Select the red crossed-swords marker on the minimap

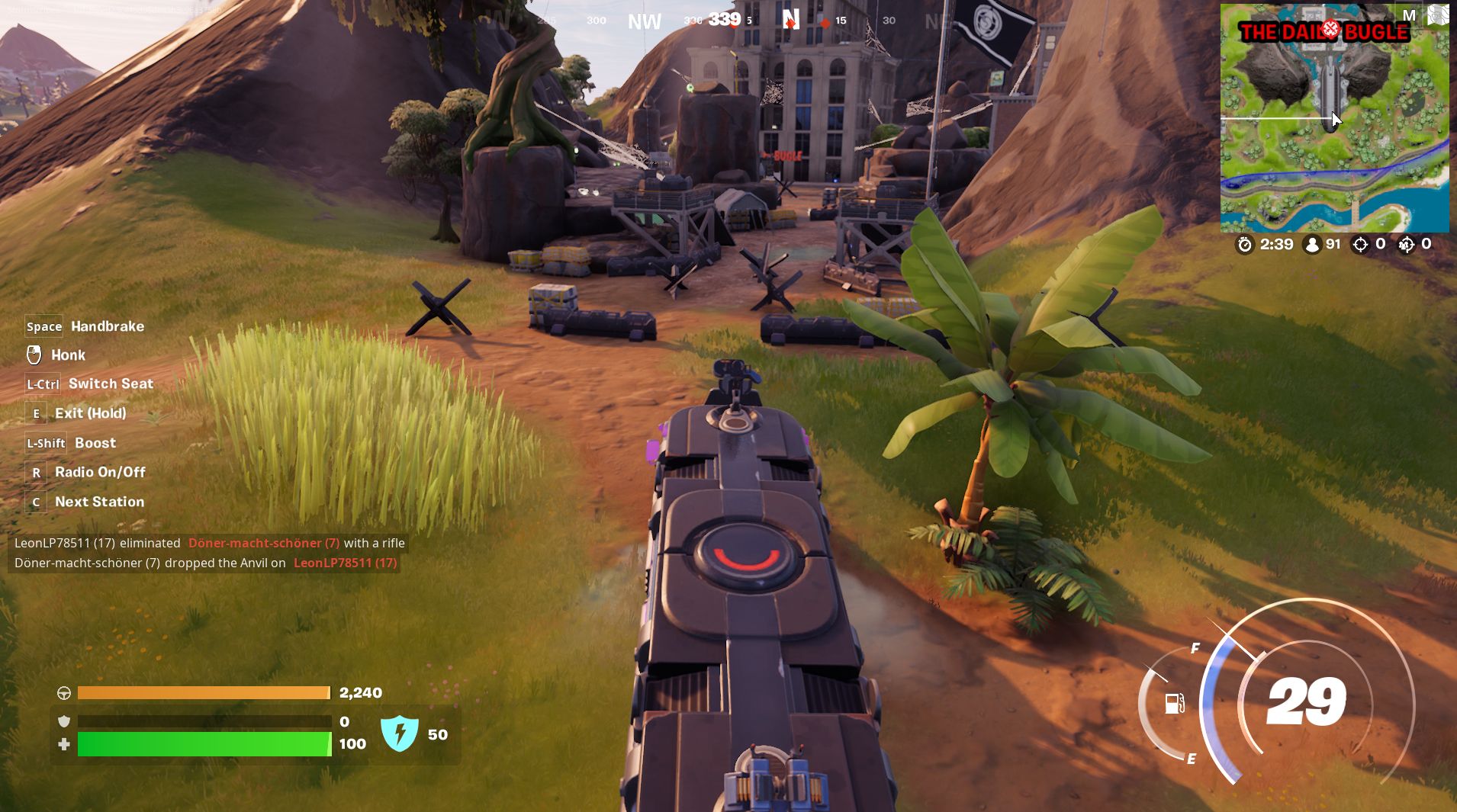pos(1330,30)
